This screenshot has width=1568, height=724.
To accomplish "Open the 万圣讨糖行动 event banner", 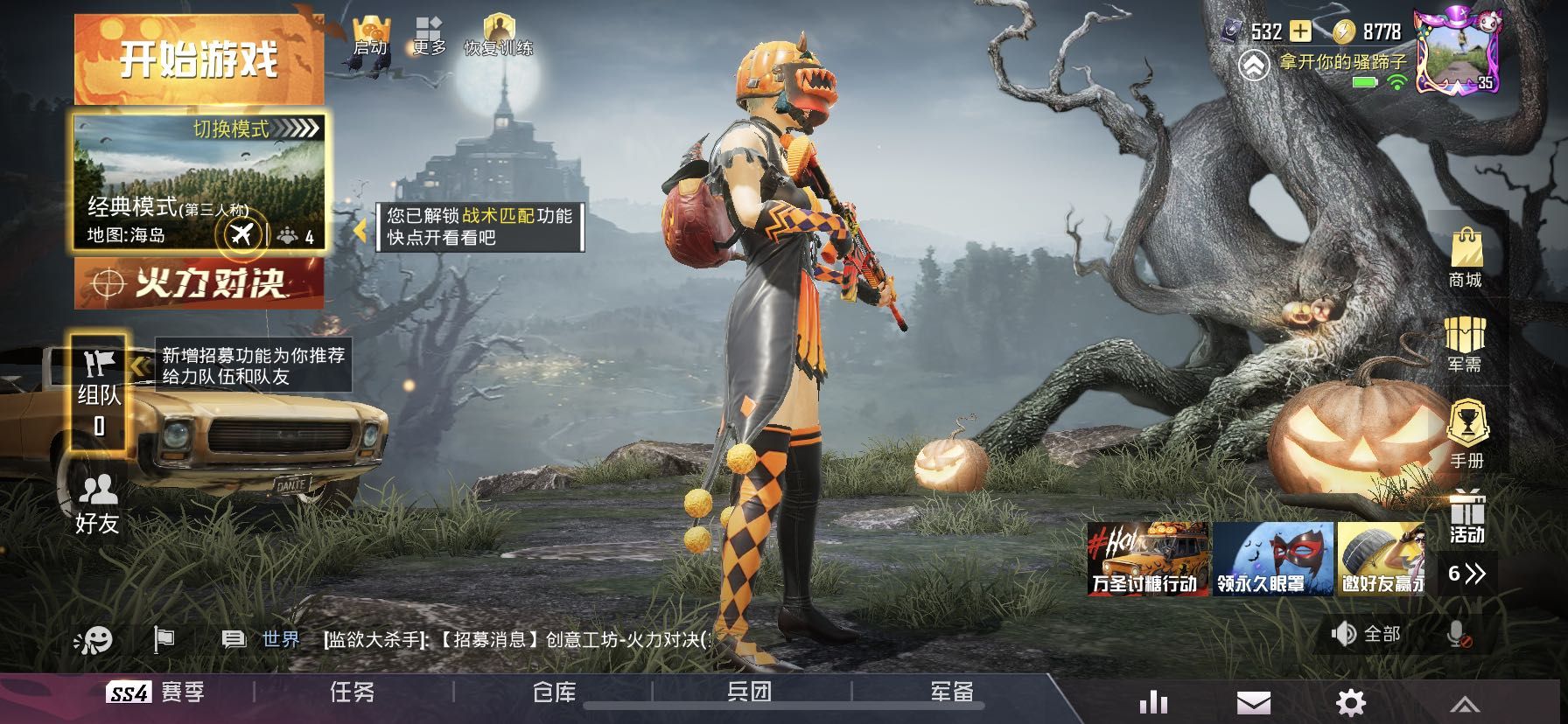I will (x=1148, y=560).
